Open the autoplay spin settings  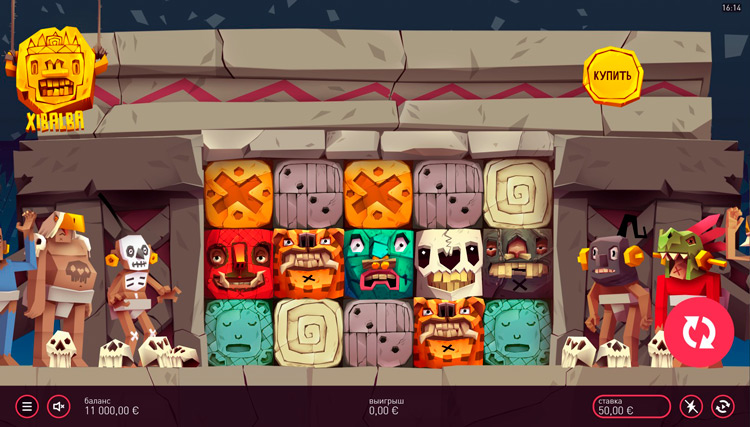pos(722,406)
